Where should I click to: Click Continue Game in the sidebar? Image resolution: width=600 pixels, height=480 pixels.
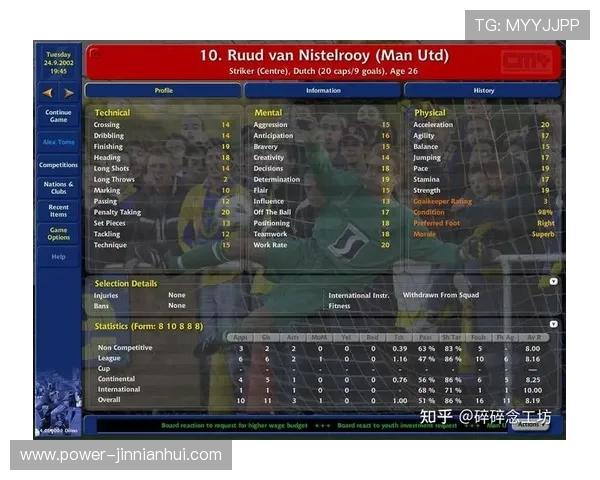pos(58,116)
